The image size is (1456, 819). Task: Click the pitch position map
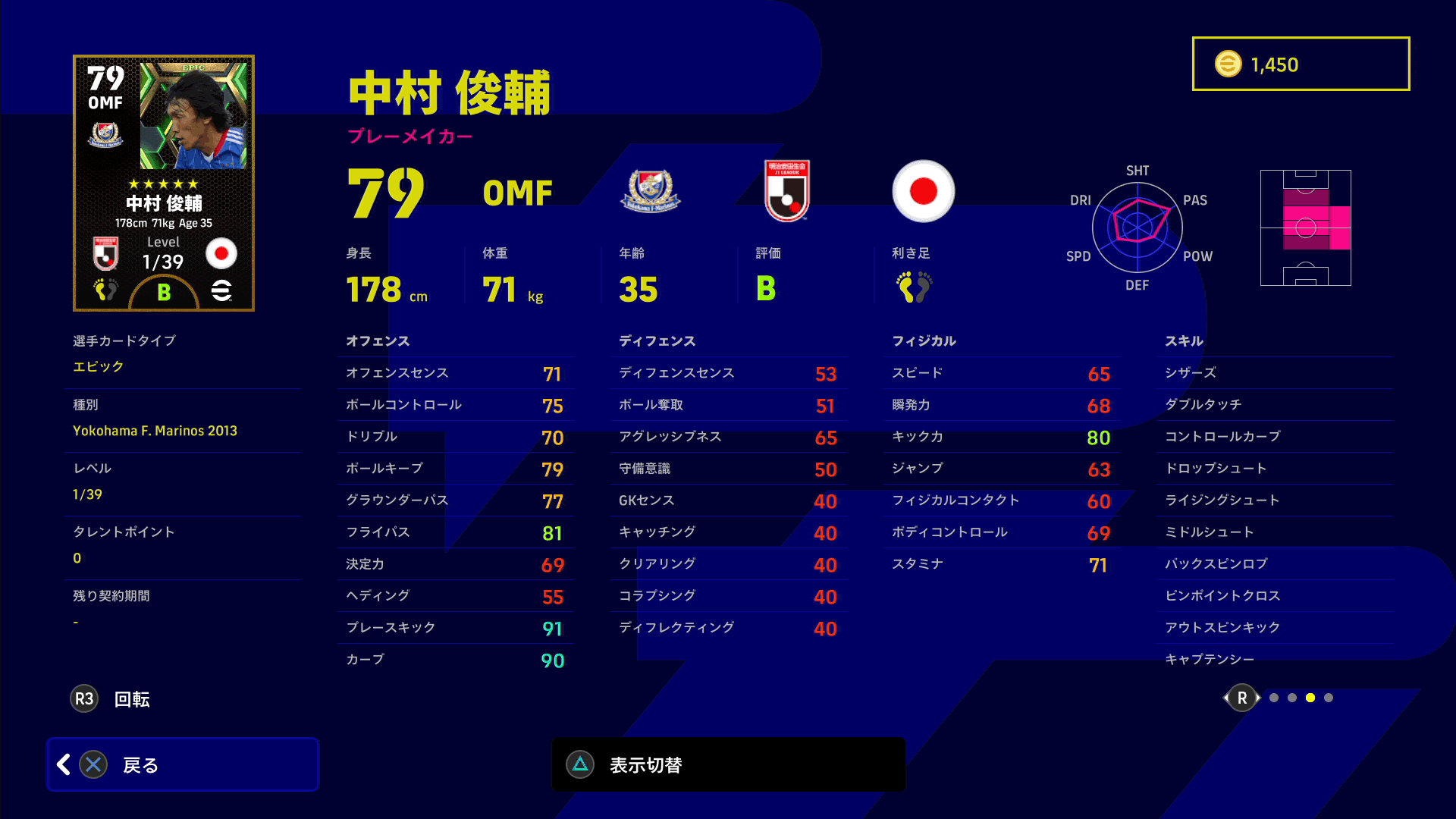(x=1305, y=227)
